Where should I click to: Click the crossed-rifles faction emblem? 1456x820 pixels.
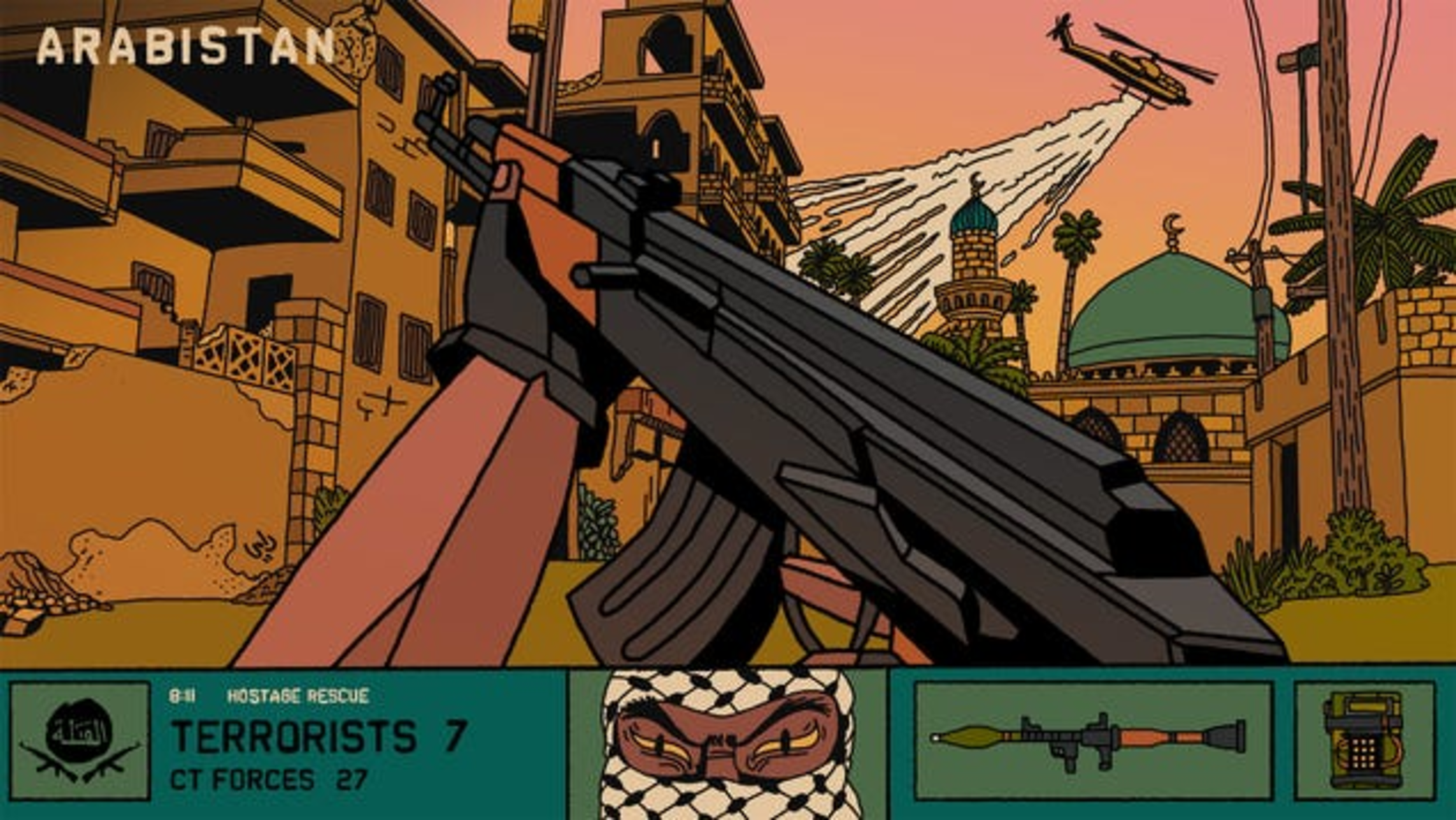click(x=80, y=740)
